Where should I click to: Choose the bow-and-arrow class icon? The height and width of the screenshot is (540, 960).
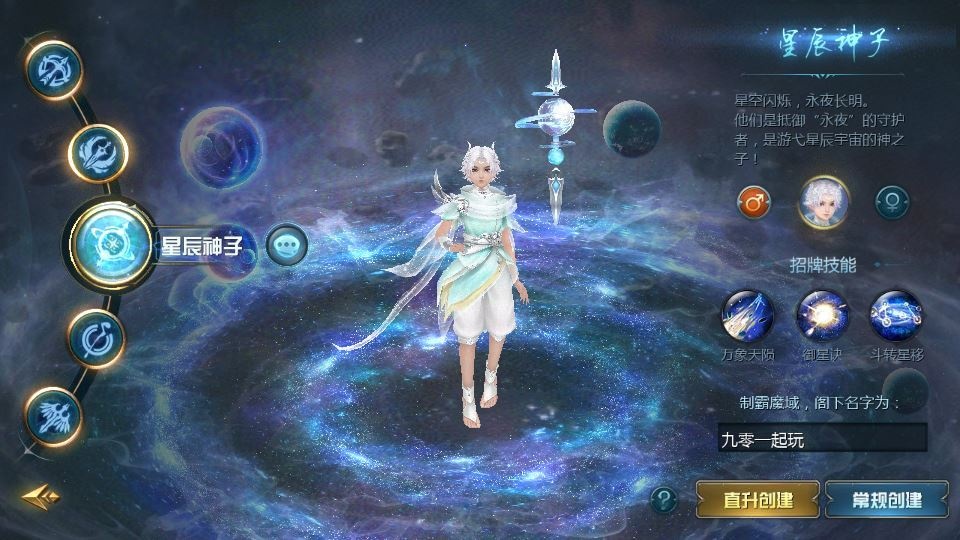[x=52, y=70]
